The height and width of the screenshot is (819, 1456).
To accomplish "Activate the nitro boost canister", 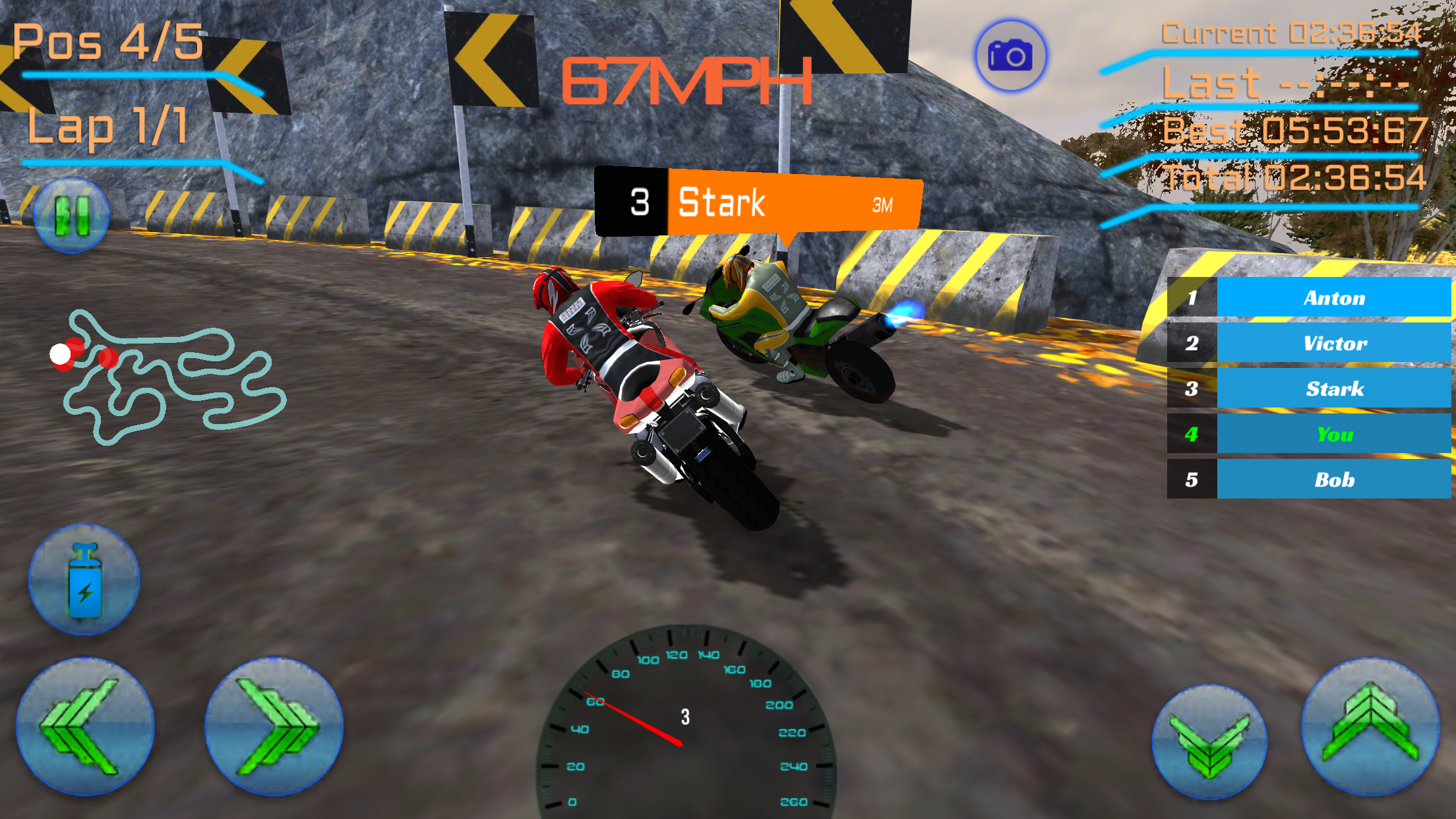I will [x=84, y=580].
